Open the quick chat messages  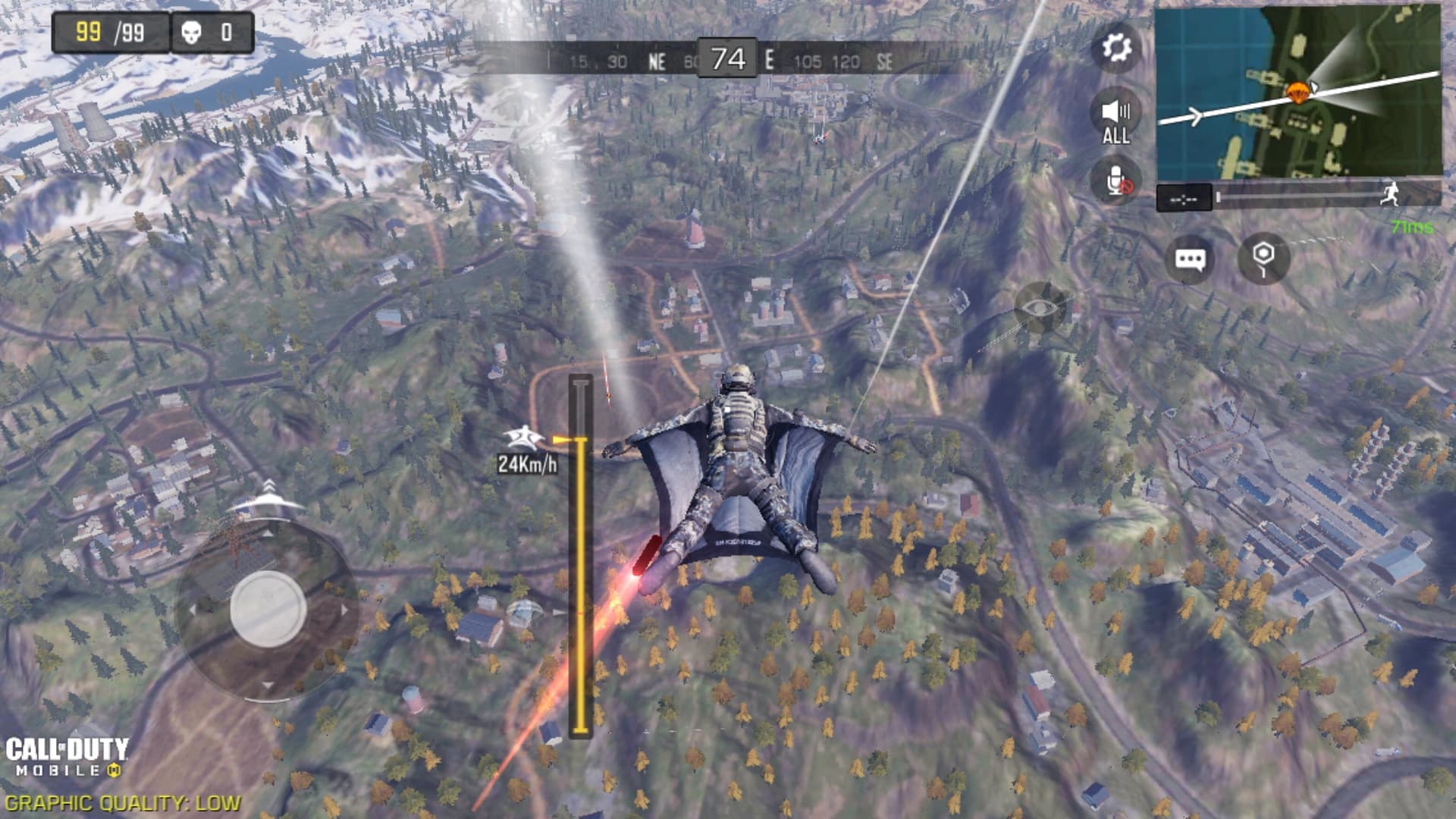(1189, 259)
